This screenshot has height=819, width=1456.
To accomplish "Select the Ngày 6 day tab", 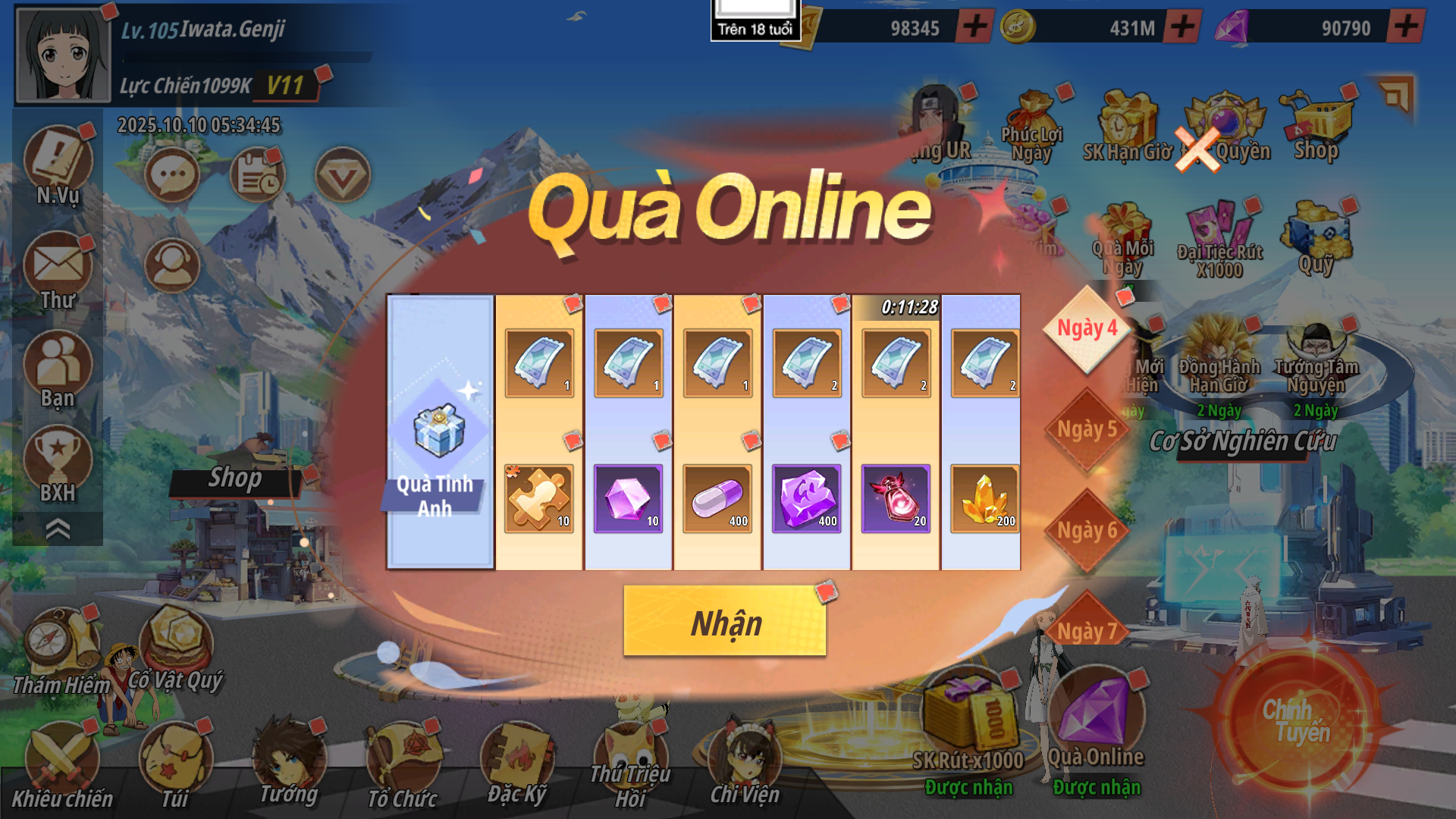I will pos(1087,531).
